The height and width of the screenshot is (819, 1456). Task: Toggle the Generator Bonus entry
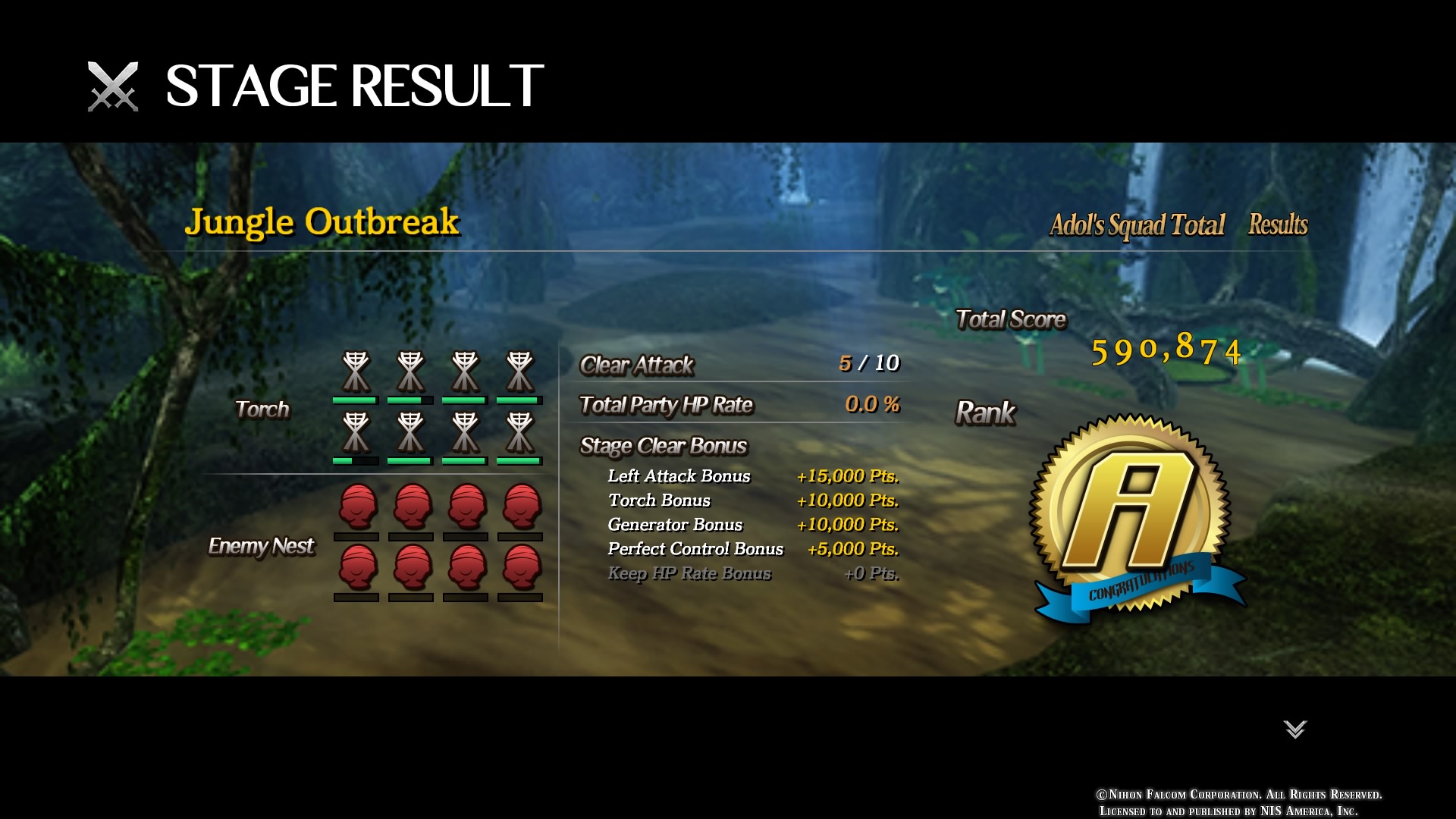(x=675, y=524)
